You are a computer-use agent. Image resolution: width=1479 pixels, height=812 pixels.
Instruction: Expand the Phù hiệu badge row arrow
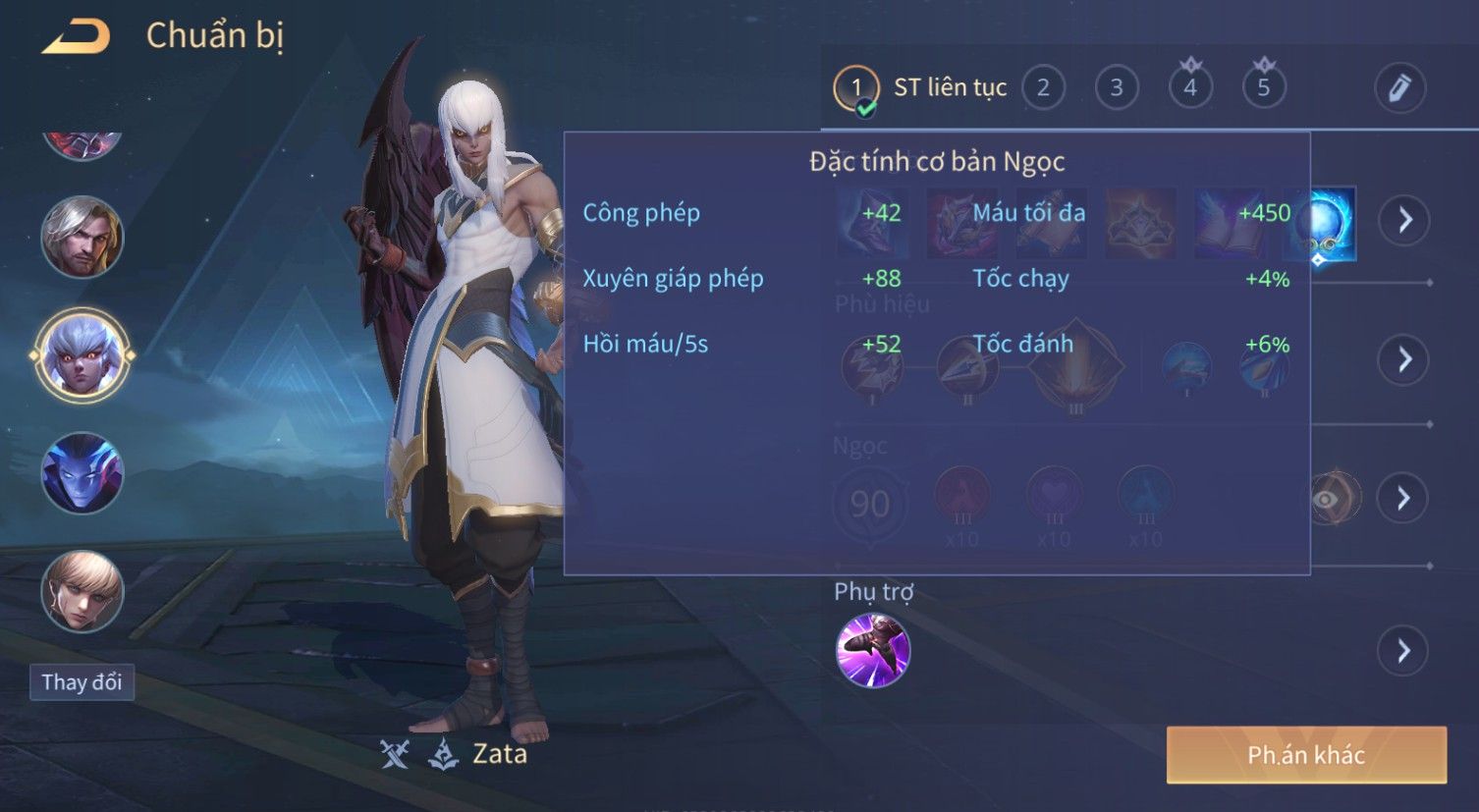pyautogui.click(x=1403, y=359)
